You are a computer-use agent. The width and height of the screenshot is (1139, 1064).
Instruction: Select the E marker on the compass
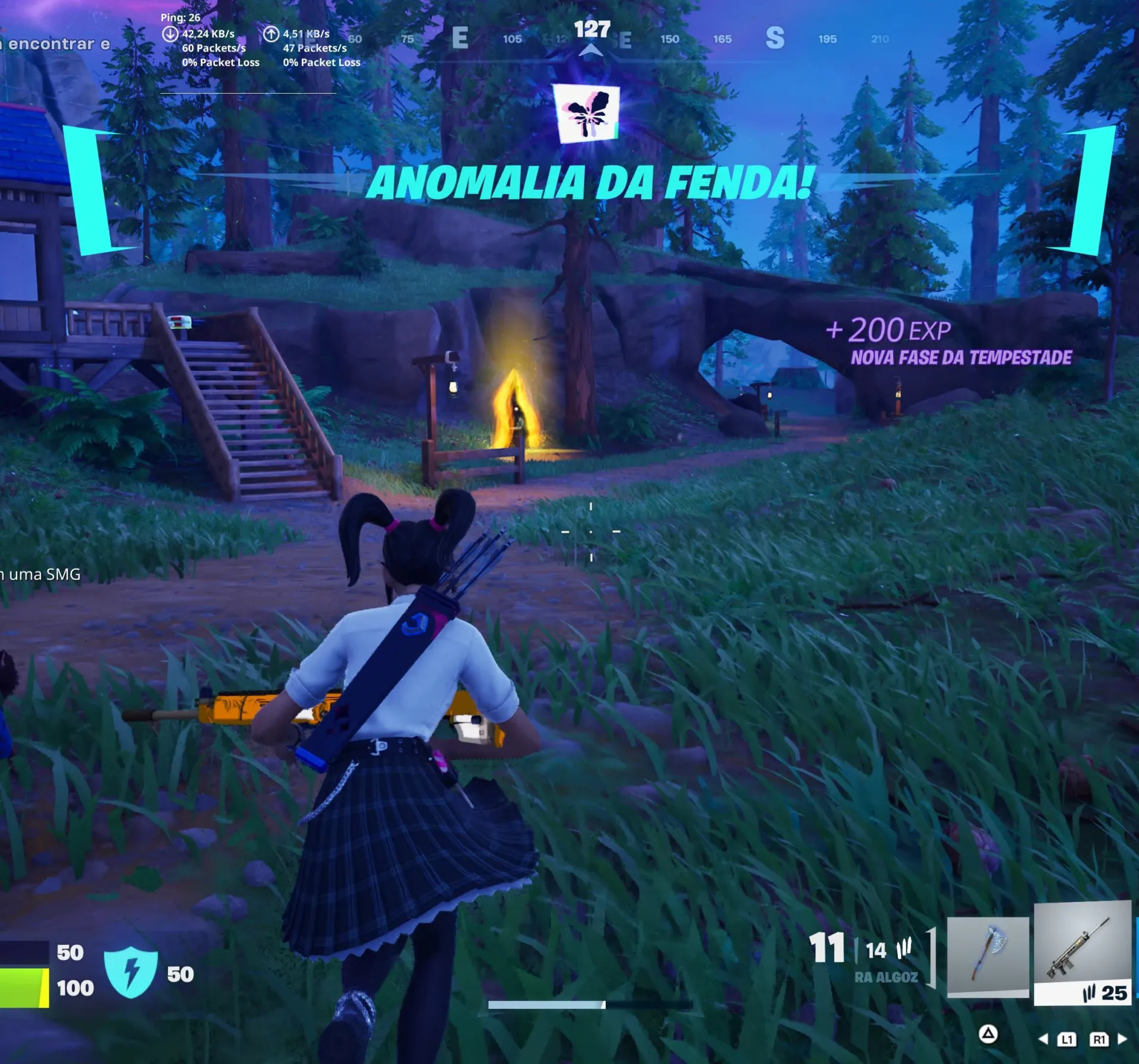(x=462, y=37)
